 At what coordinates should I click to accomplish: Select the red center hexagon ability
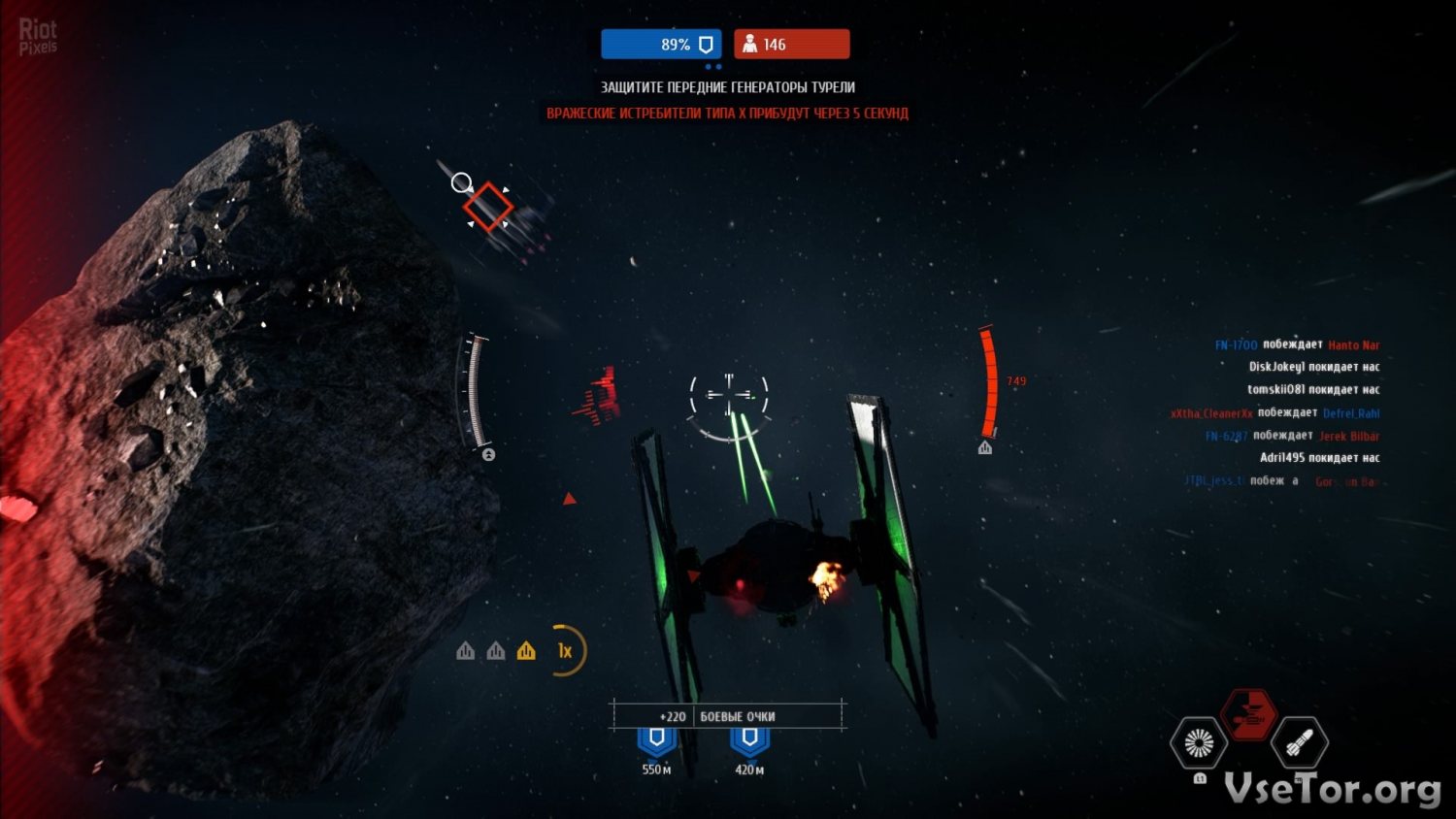click(x=1248, y=715)
